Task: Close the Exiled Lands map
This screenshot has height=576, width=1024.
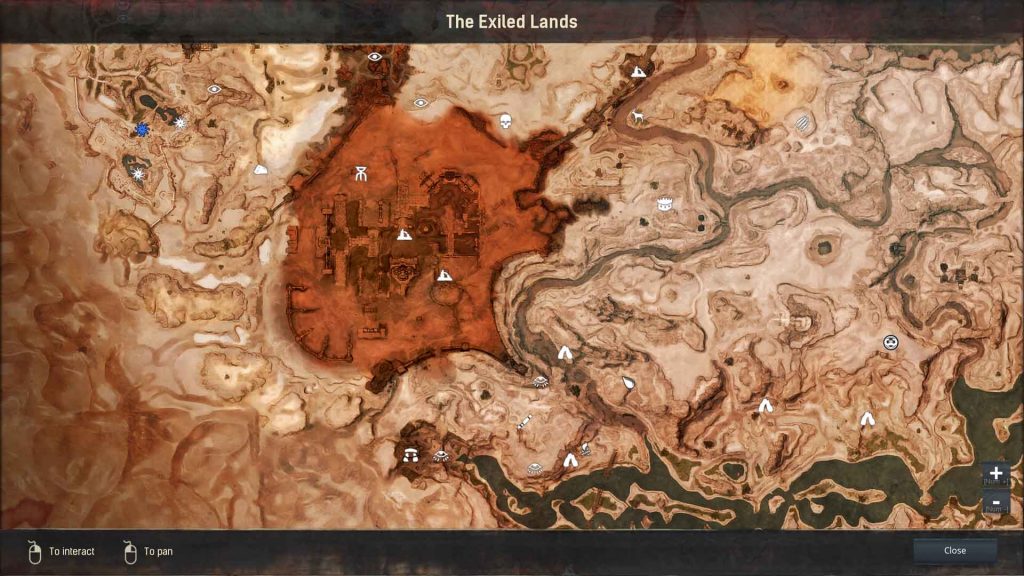Action: tap(954, 550)
